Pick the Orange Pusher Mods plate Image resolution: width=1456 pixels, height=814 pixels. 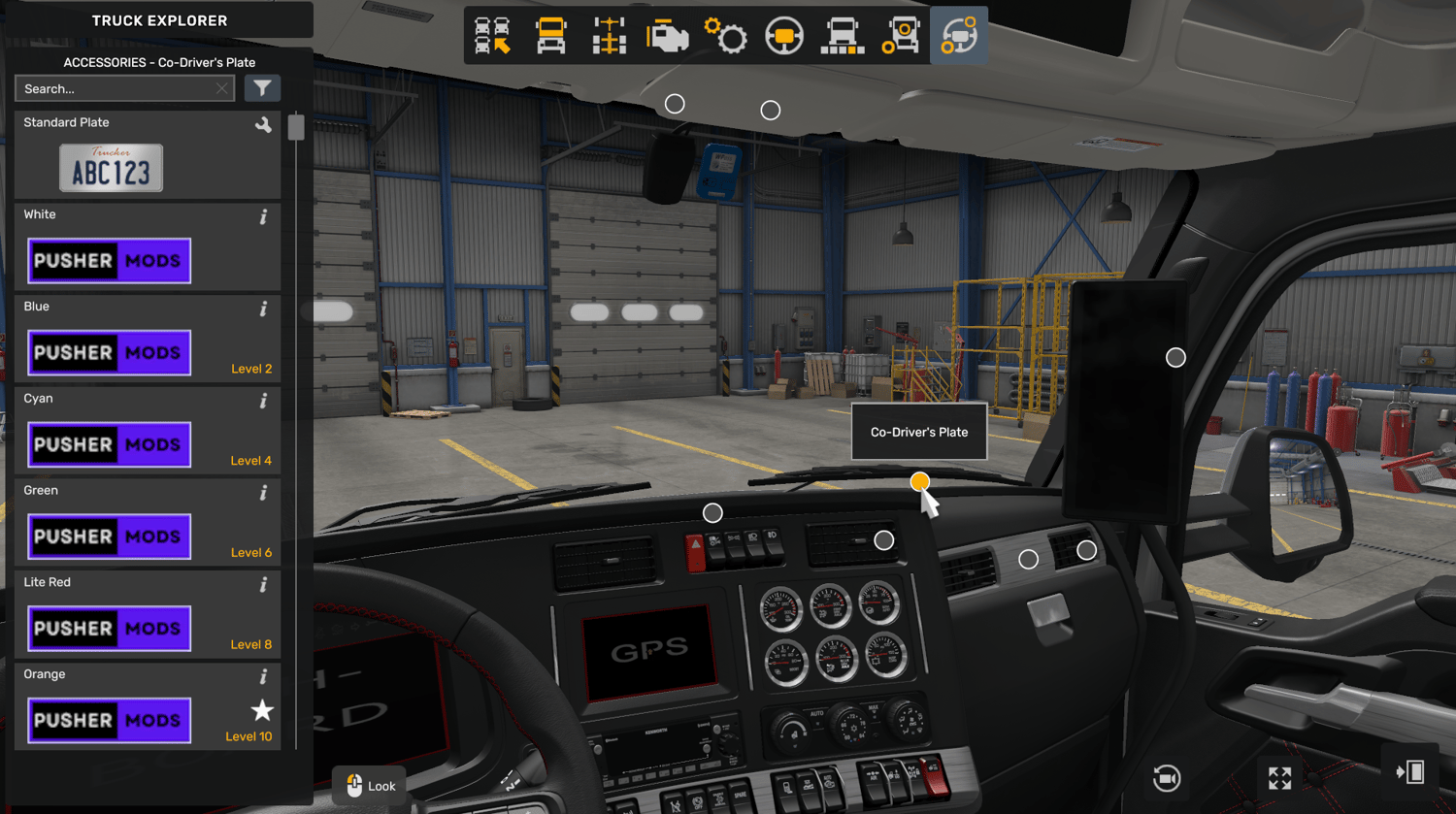[x=109, y=720]
